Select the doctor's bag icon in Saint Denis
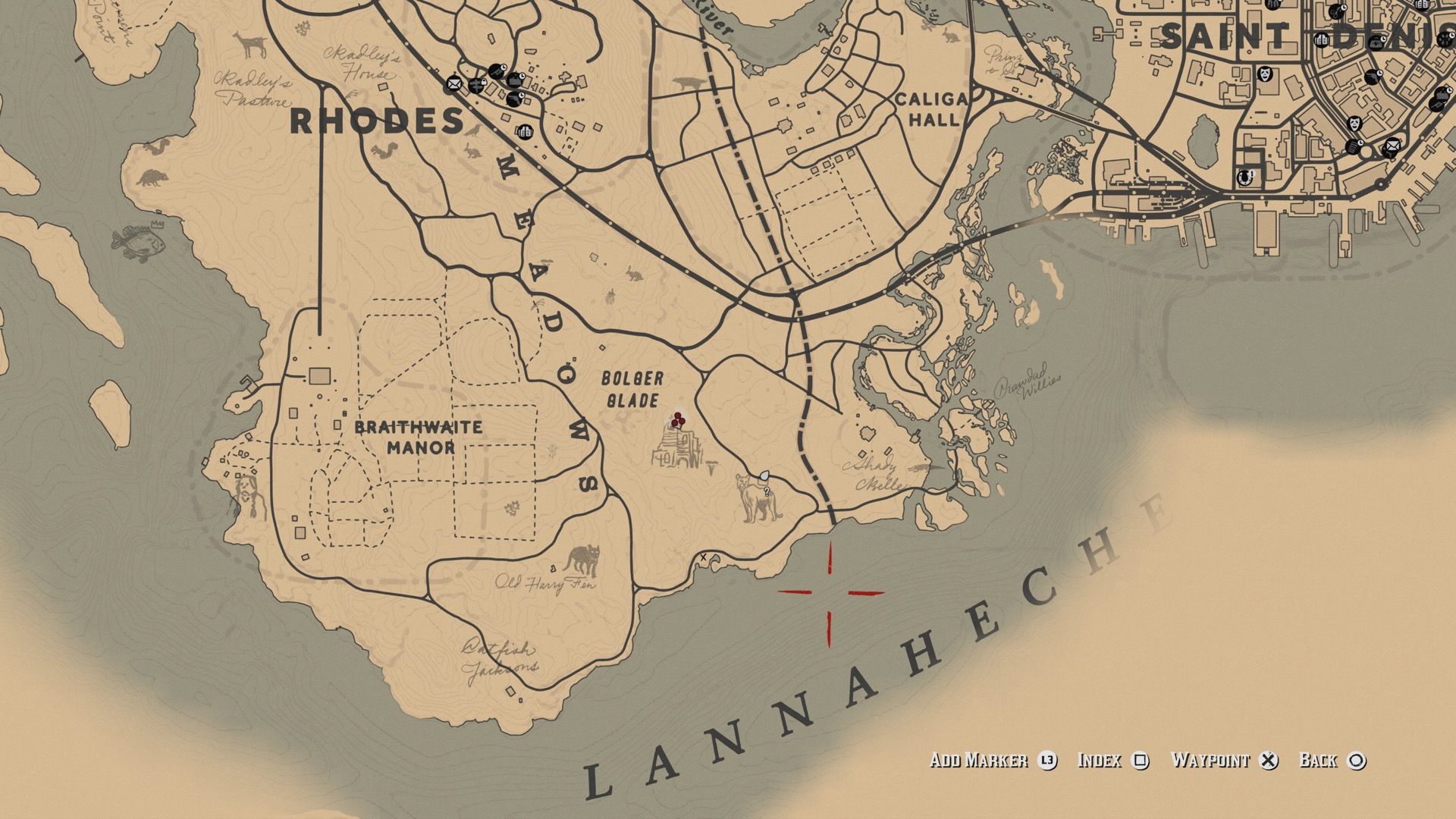This screenshot has height=819, width=1456. pos(1376,42)
